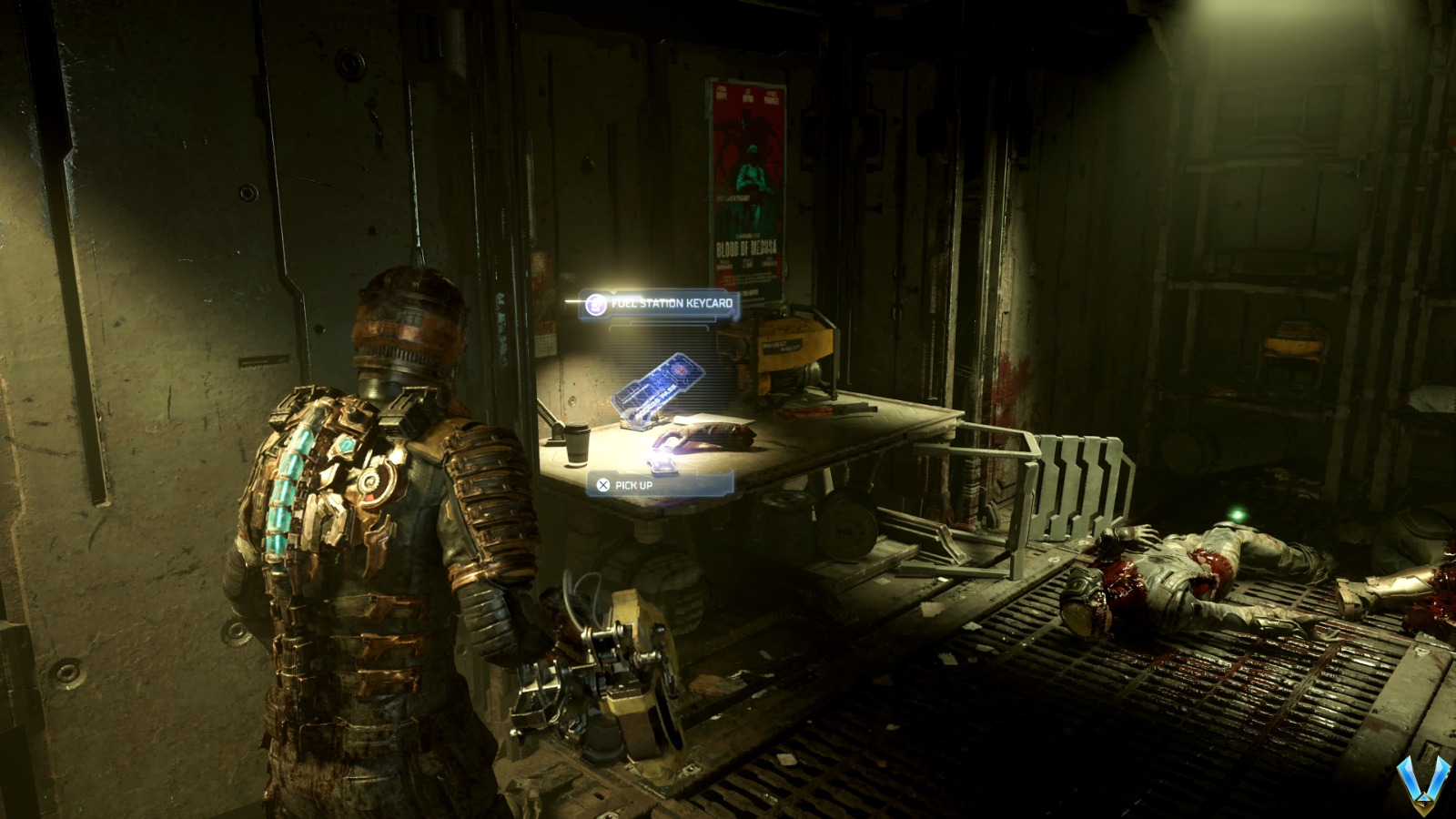Click the yellow machinery beside the workbench
This screenshot has height=819, width=1456.
coord(792,350)
